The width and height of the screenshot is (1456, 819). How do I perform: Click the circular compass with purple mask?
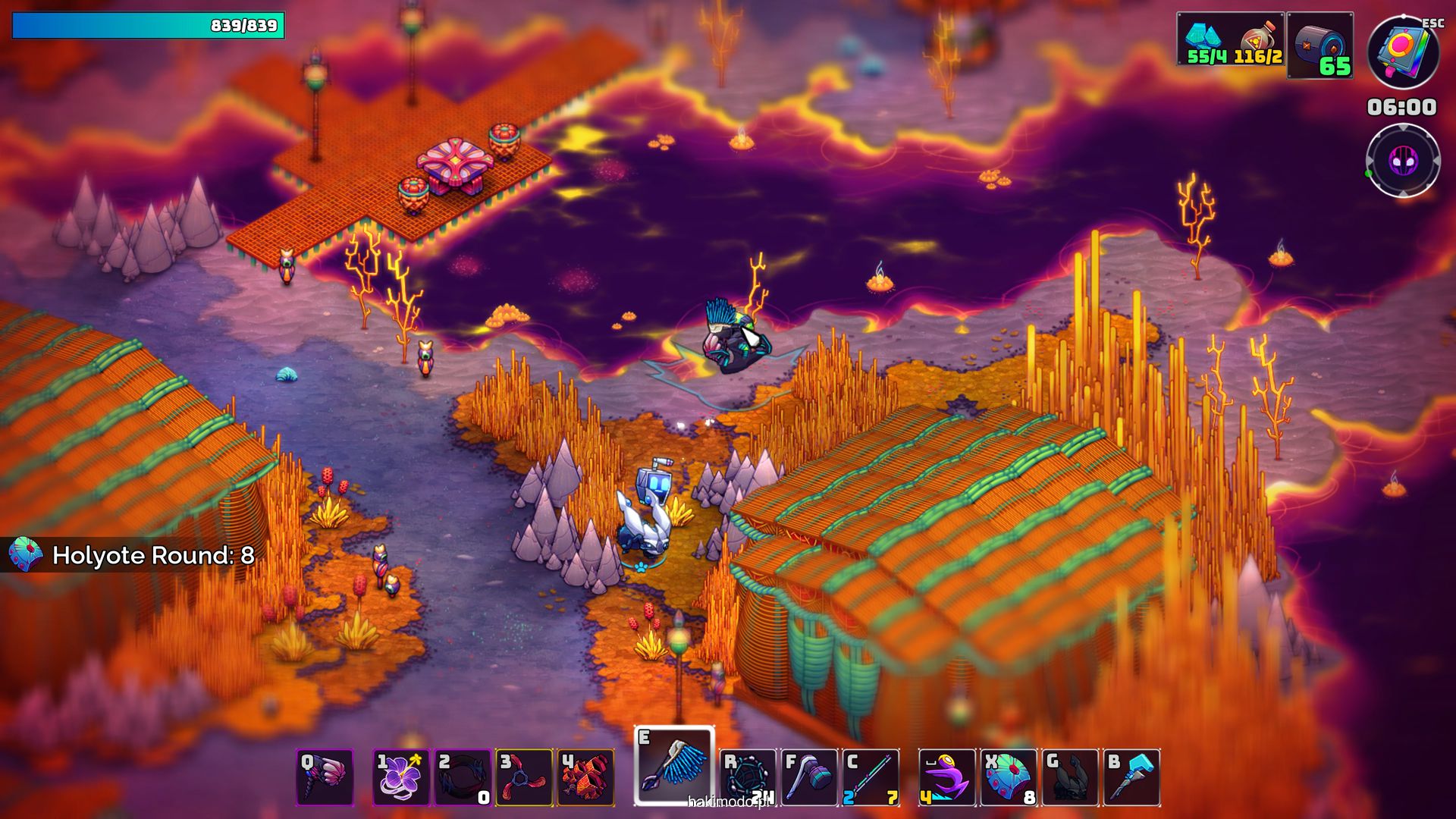click(x=1403, y=161)
